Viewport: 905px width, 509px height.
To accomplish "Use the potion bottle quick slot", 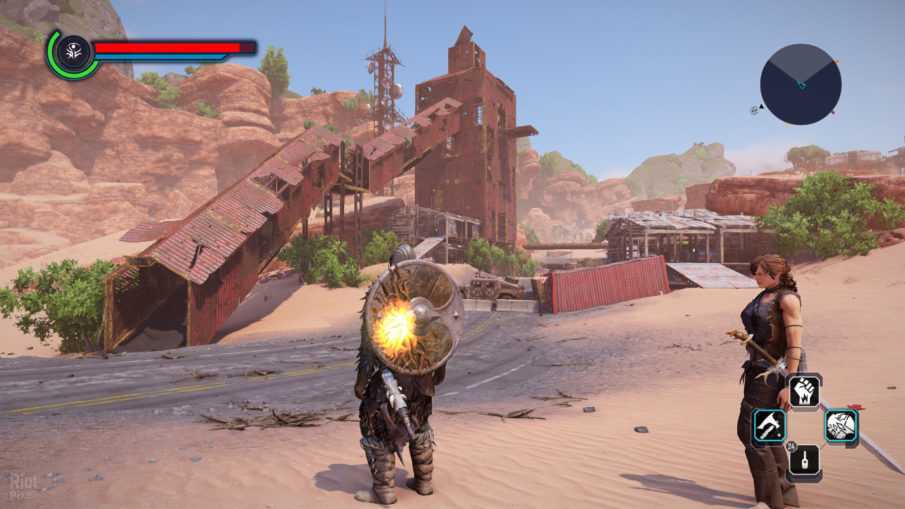I will (x=805, y=461).
